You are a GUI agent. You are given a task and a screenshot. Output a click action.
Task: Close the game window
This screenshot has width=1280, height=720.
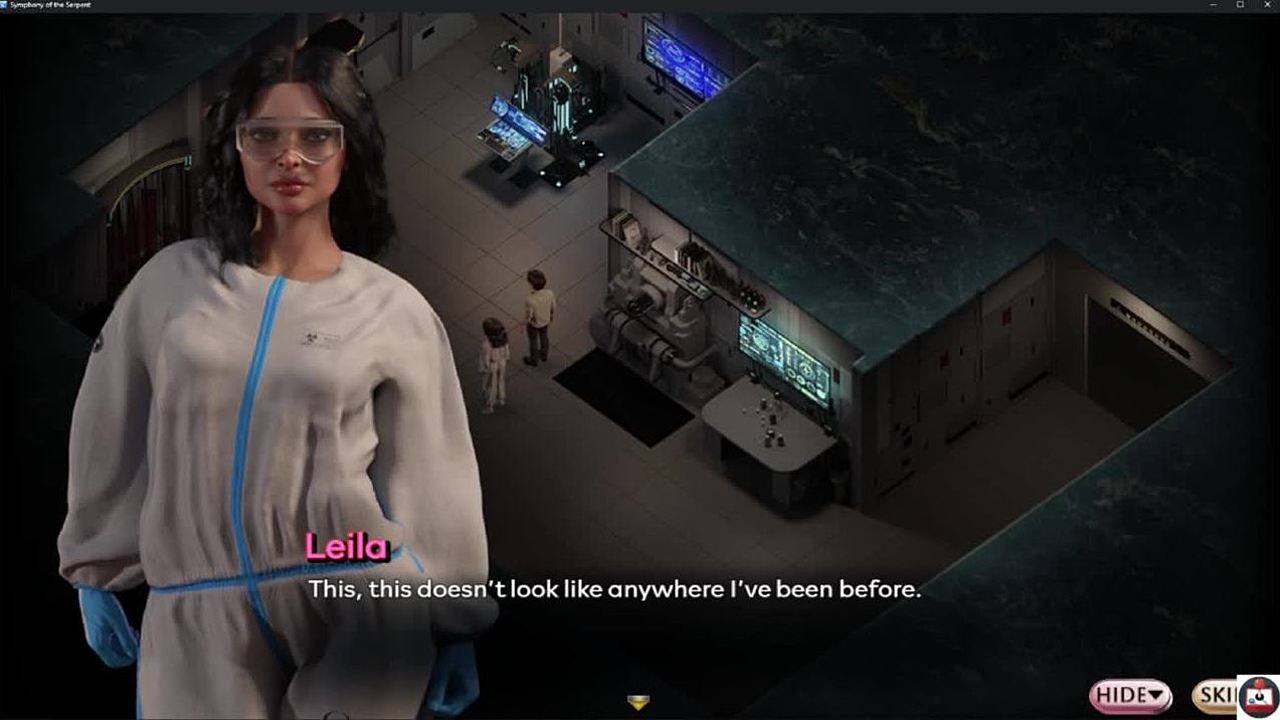[1266, 6]
